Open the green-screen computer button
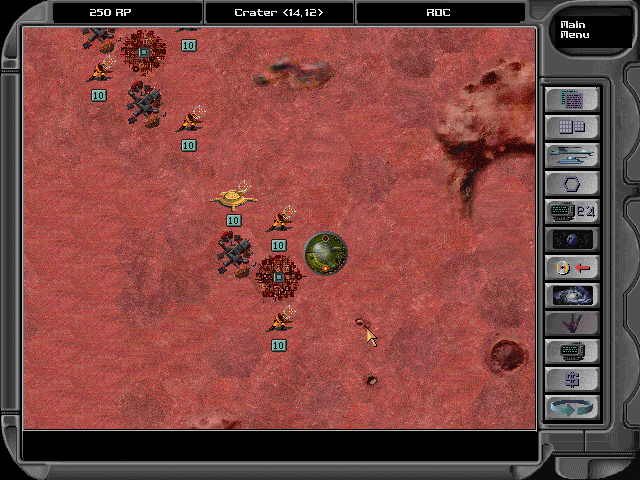This screenshot has height=480, width=640. pos(572,351)
